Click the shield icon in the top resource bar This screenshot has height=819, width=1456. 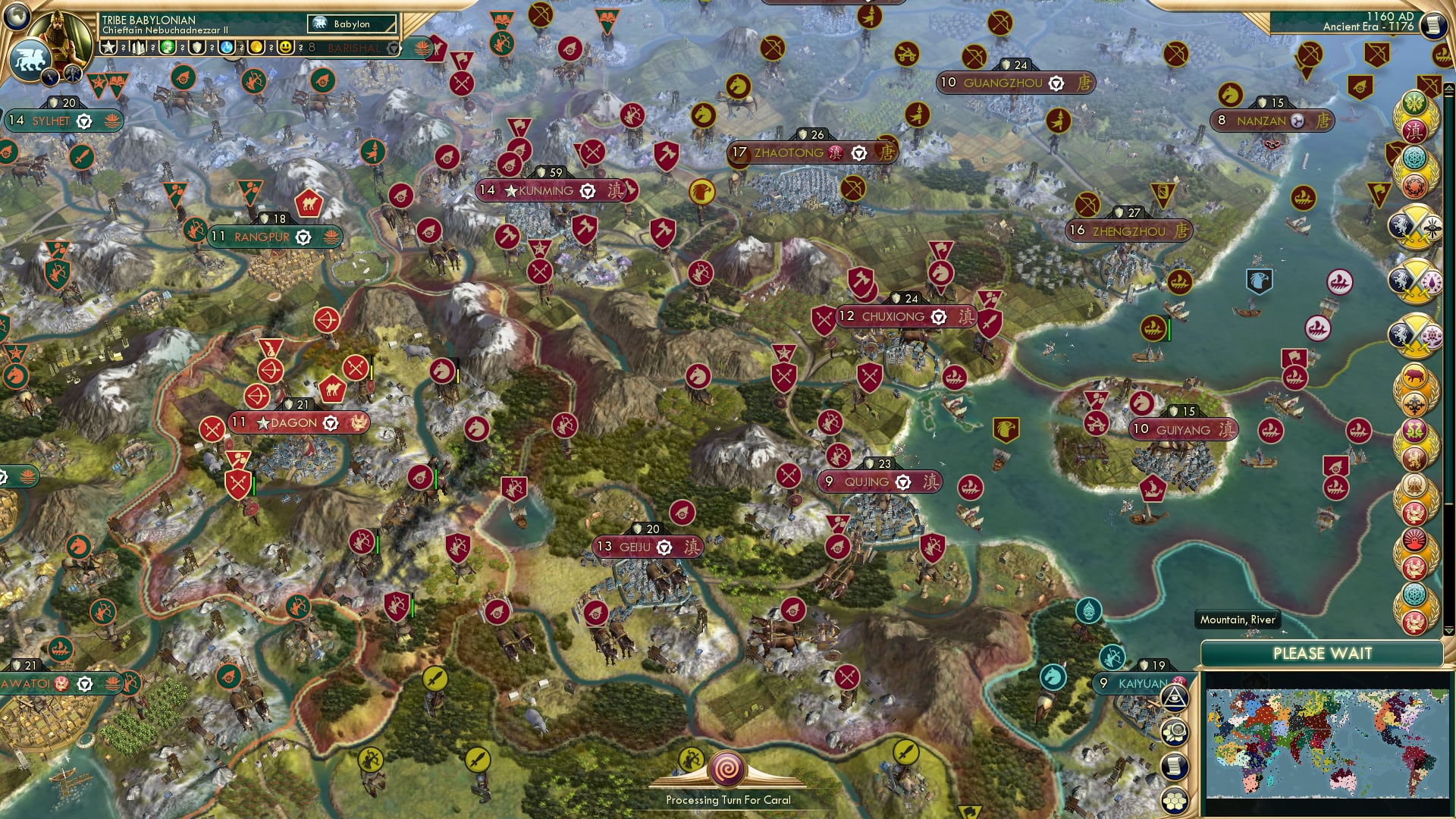point(196,47)
